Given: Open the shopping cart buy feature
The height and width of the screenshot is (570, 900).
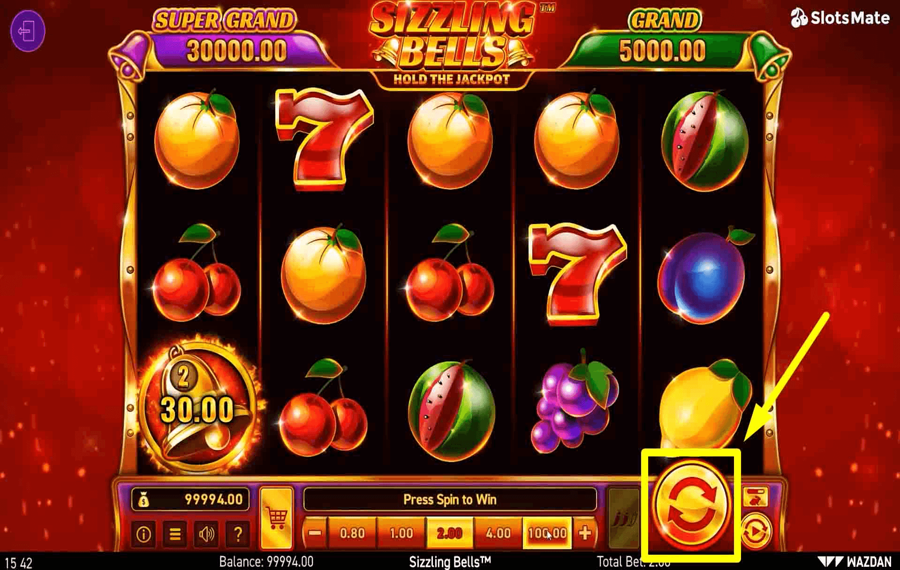Looking at the screenshot, I should pyautogui.click(x=276, y=519).
